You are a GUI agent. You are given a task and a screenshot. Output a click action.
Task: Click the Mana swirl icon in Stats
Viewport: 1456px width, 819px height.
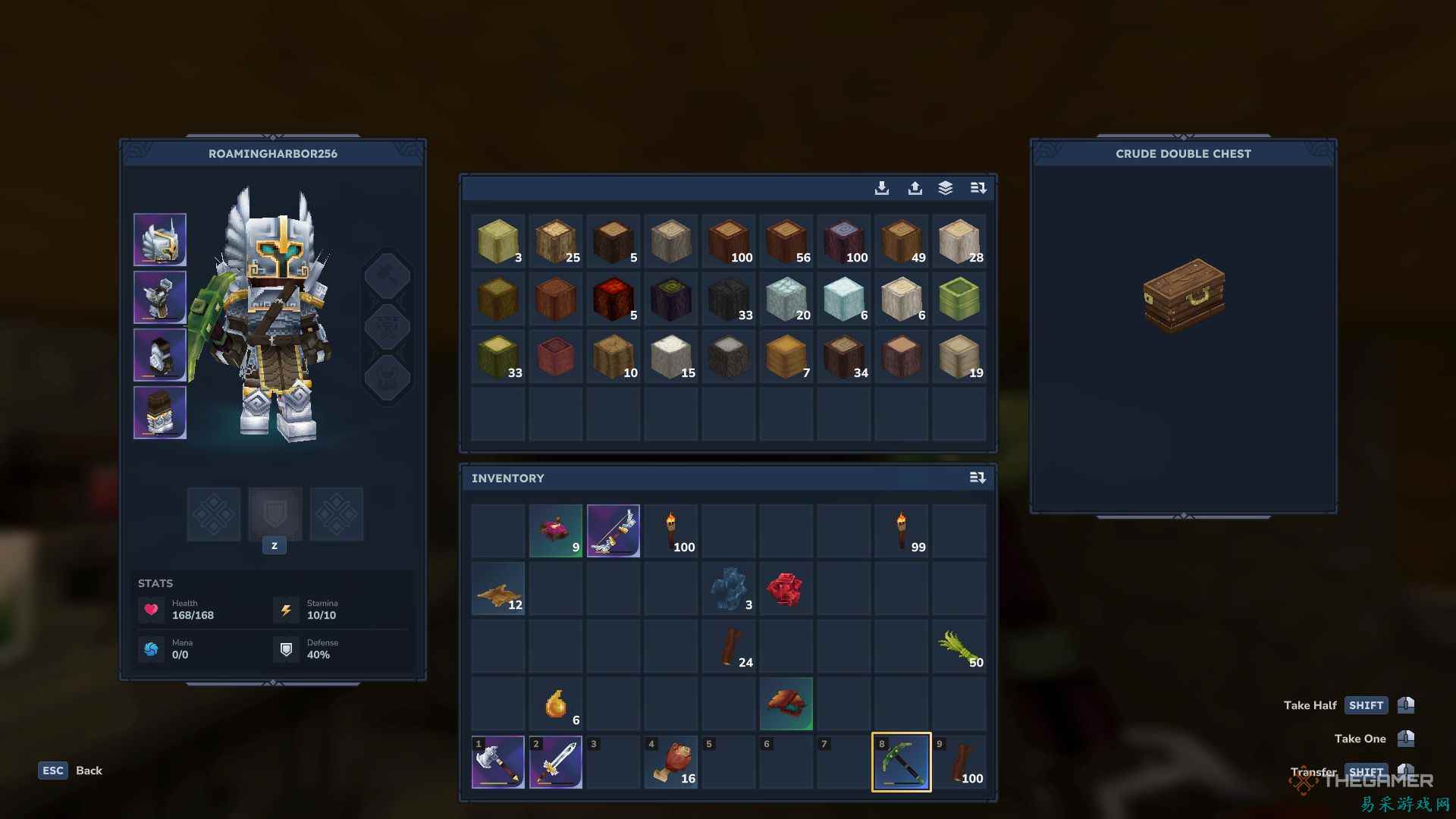(x=151, y=648)
